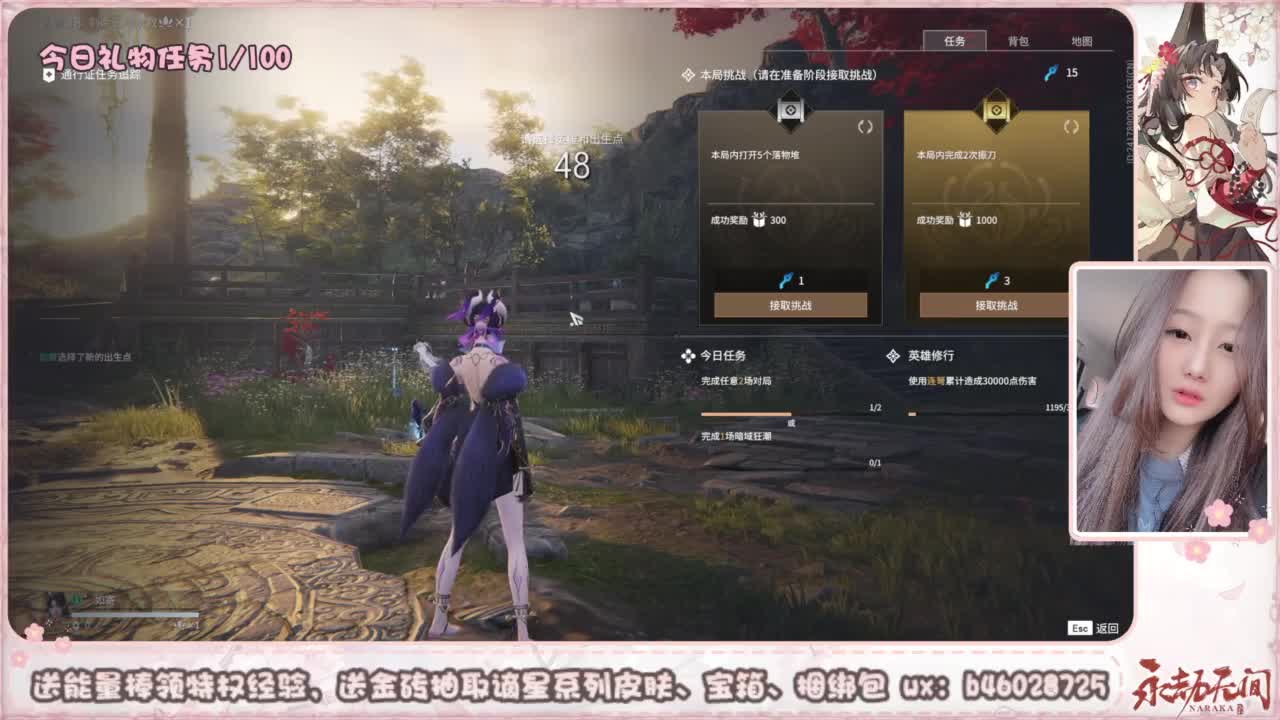Click the refresh icon on the gold challenge card
The height and width of the screenshot is (720, 1280).
[x=1070, y=128]
